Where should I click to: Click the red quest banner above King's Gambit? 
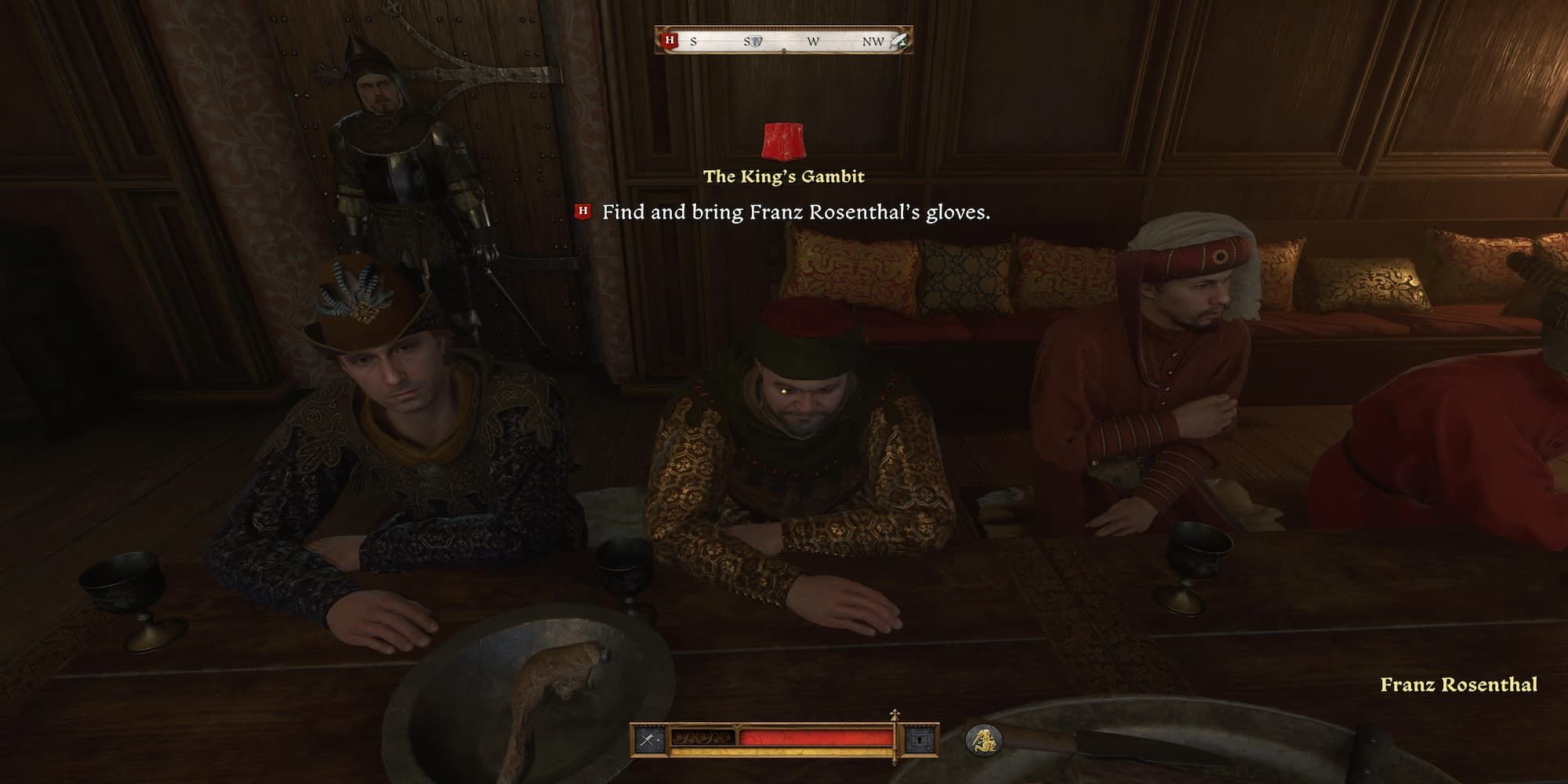tap(782, 141)
